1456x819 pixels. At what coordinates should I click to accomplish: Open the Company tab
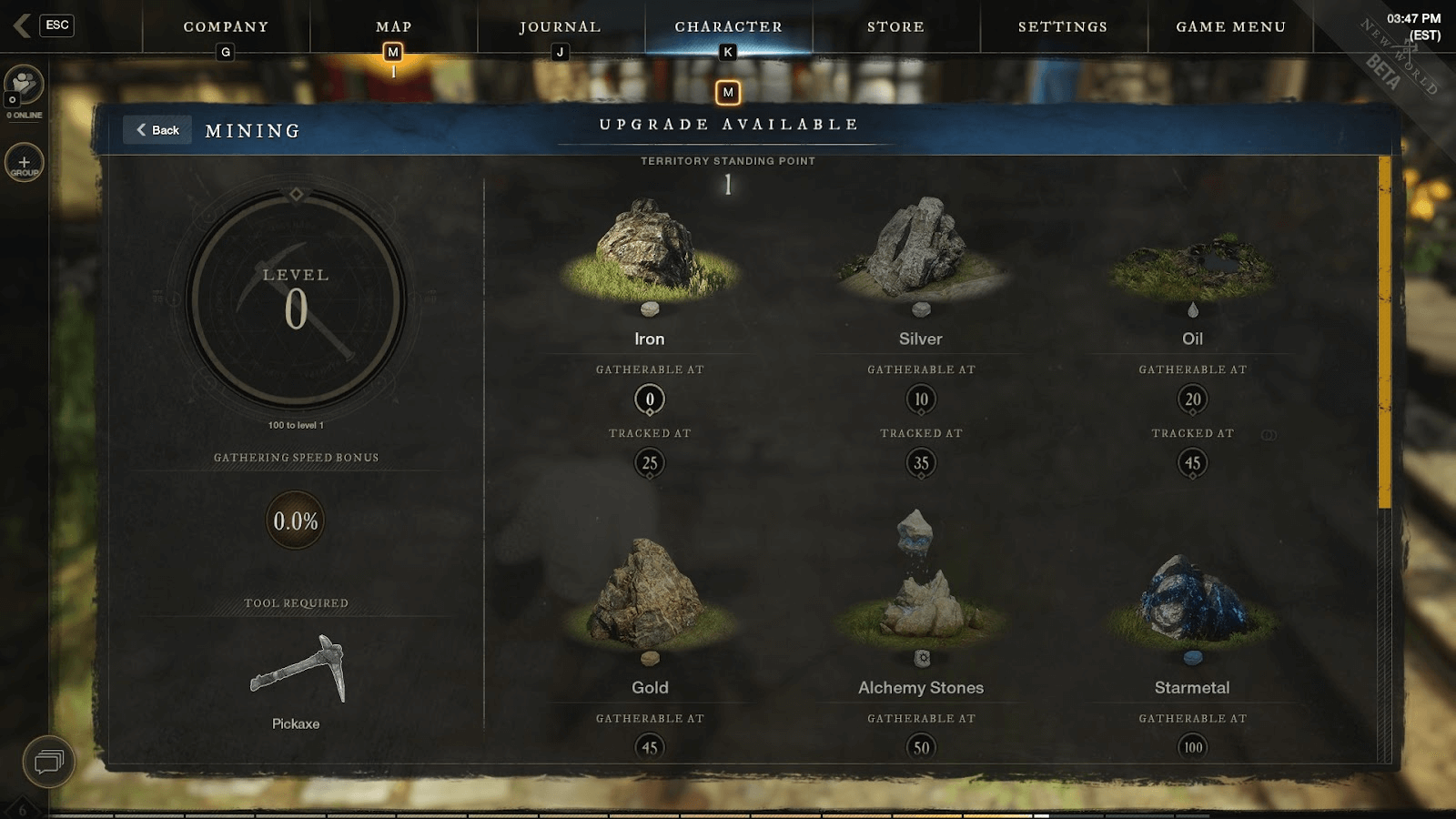pos(226,27)
